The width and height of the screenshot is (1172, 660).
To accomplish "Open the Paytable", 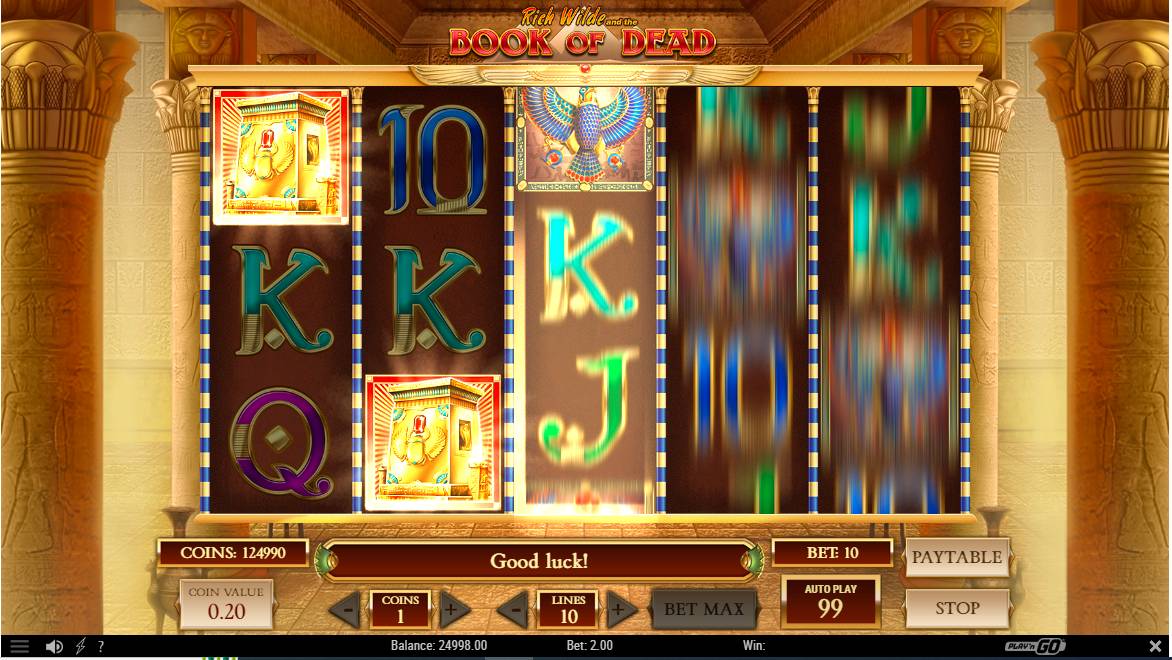I will 957,557.
